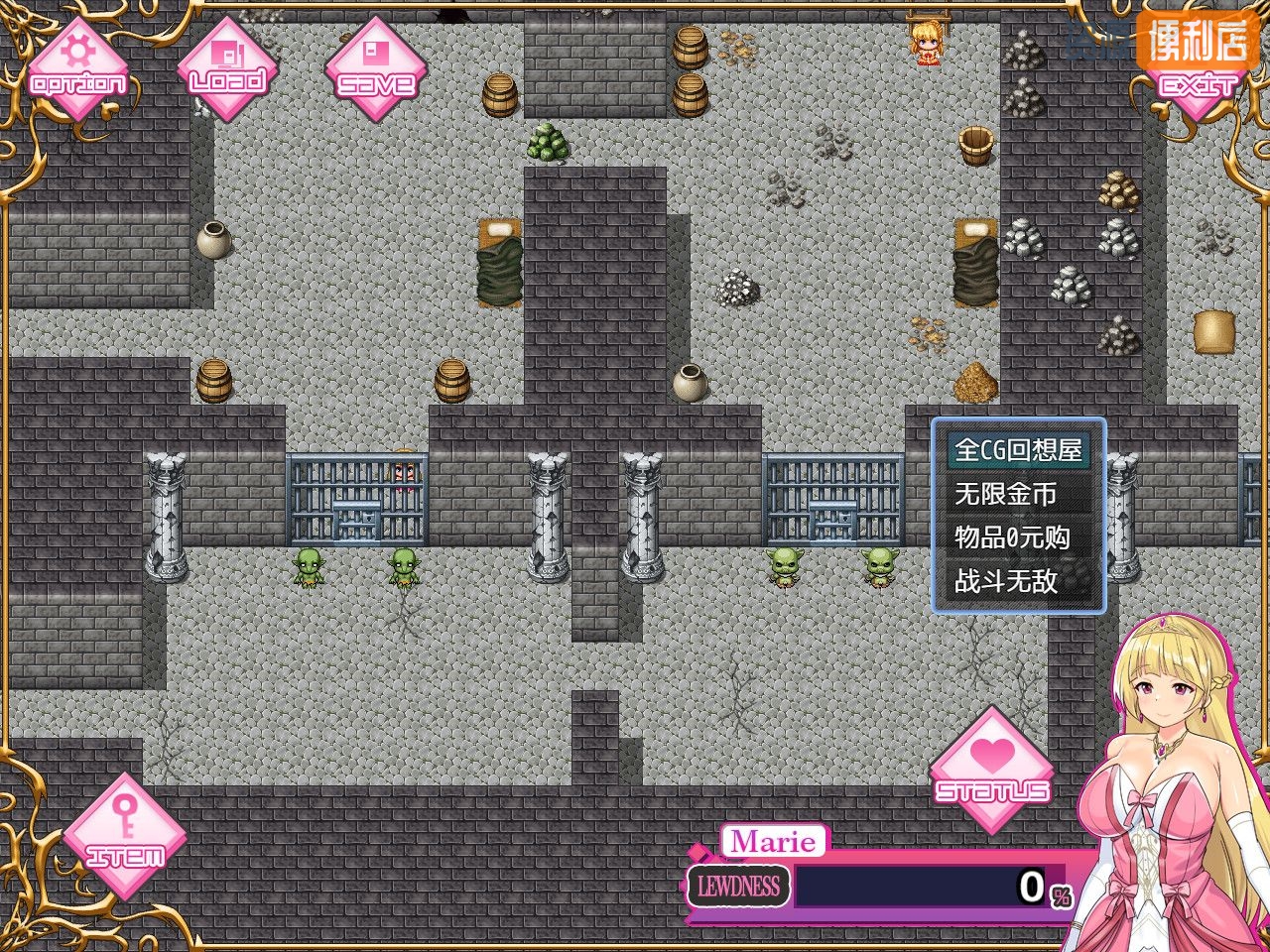Click the Load diamond button

tap(227, 69)
